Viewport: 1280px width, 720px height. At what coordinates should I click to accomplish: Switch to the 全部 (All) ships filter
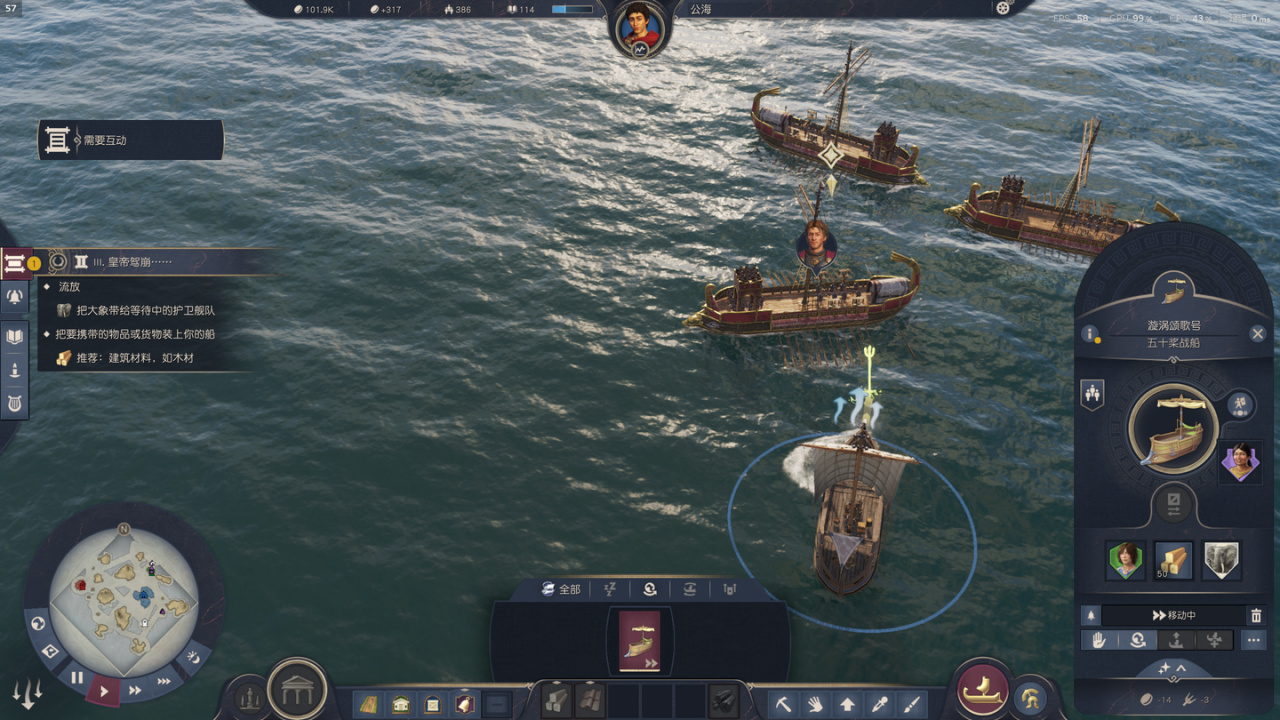[x=560, y=589]
